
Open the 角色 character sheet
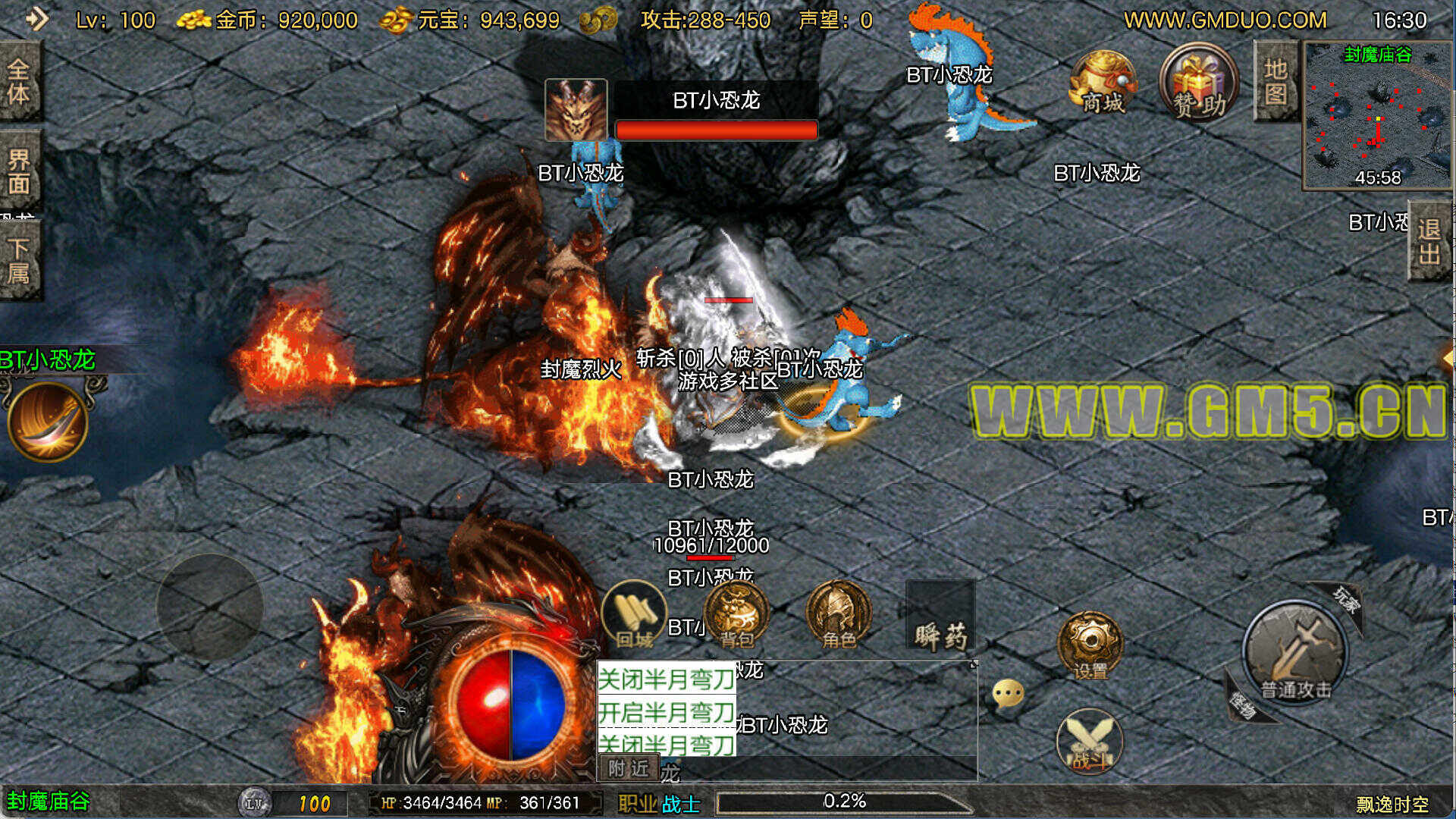pos(838,614)
